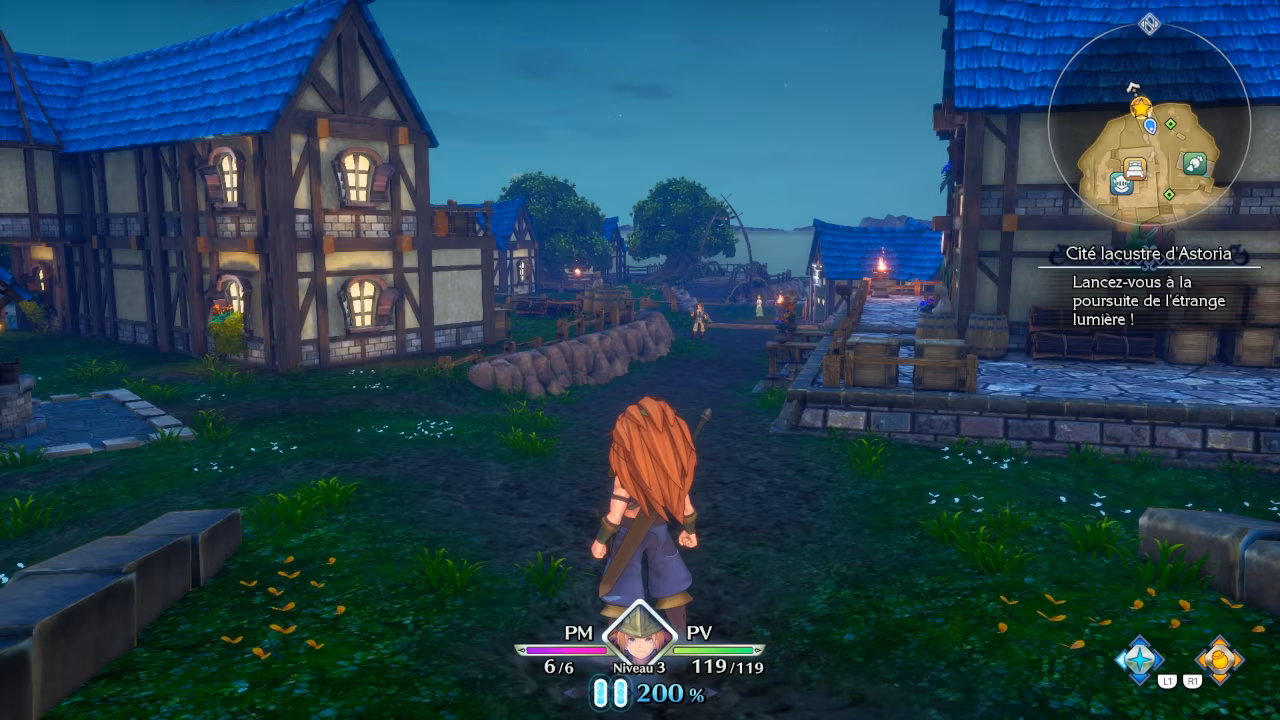This screenshot has height=720, width=1280.
Task: Select the candy item shop marker on minimap
Action: click(1194, 163)
